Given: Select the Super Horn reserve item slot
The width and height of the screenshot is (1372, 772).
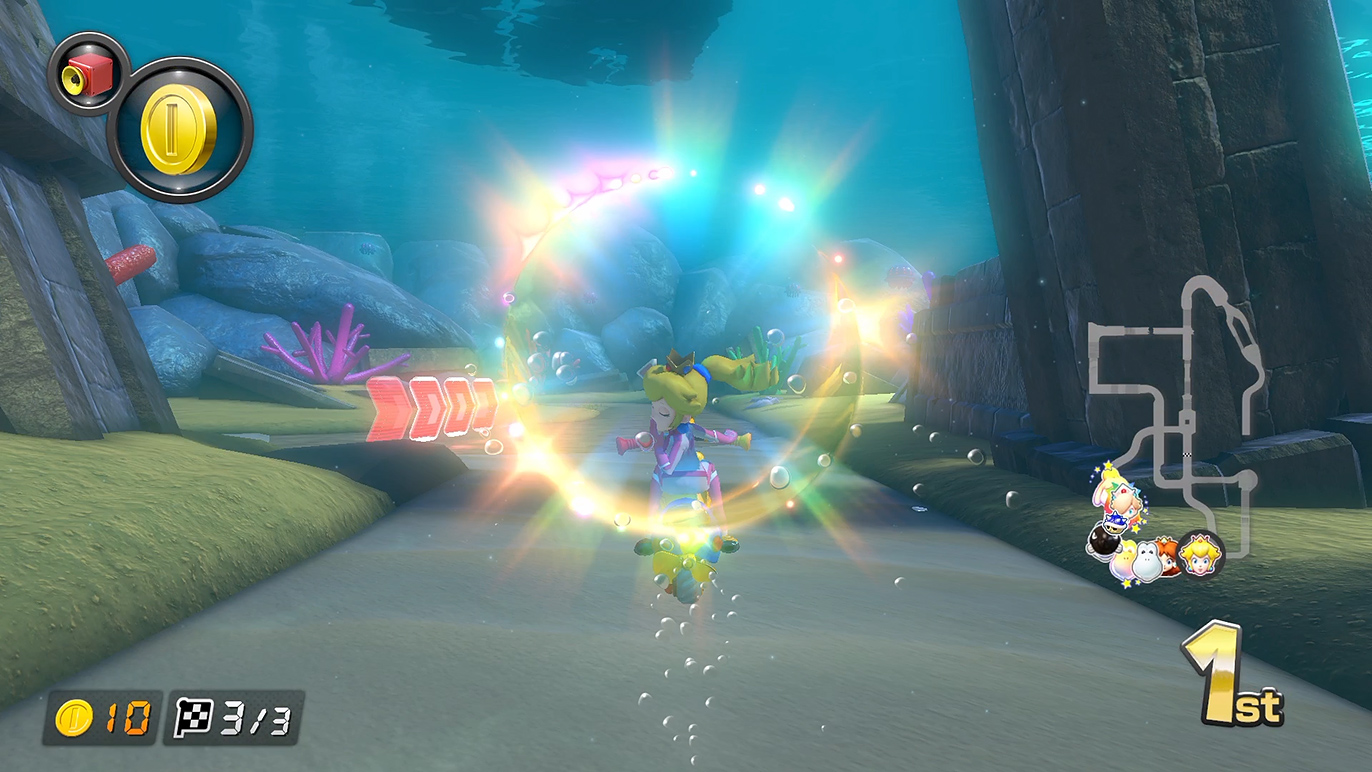Looking at the screenshot, I should click(x=88, y=74).
